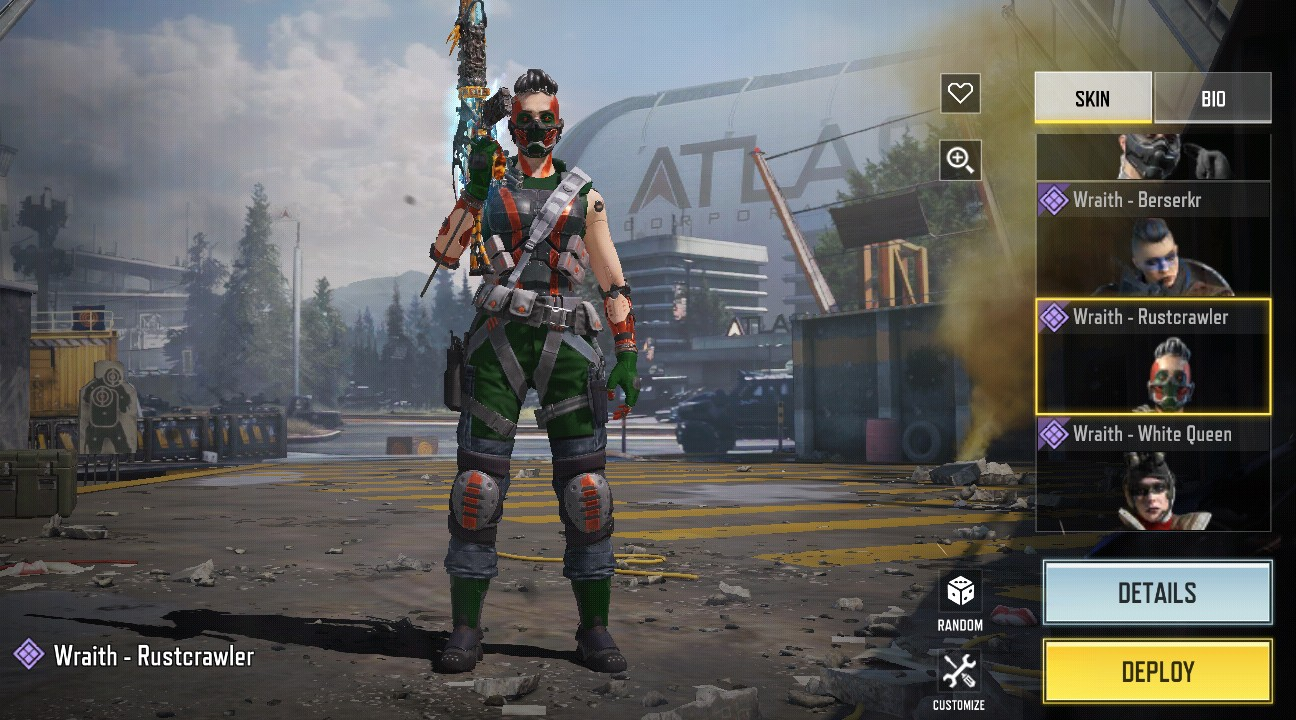The height and width of the screenshot is (720, 1296).
Task: Switch to the SKIN tab
Action: 1093,98
